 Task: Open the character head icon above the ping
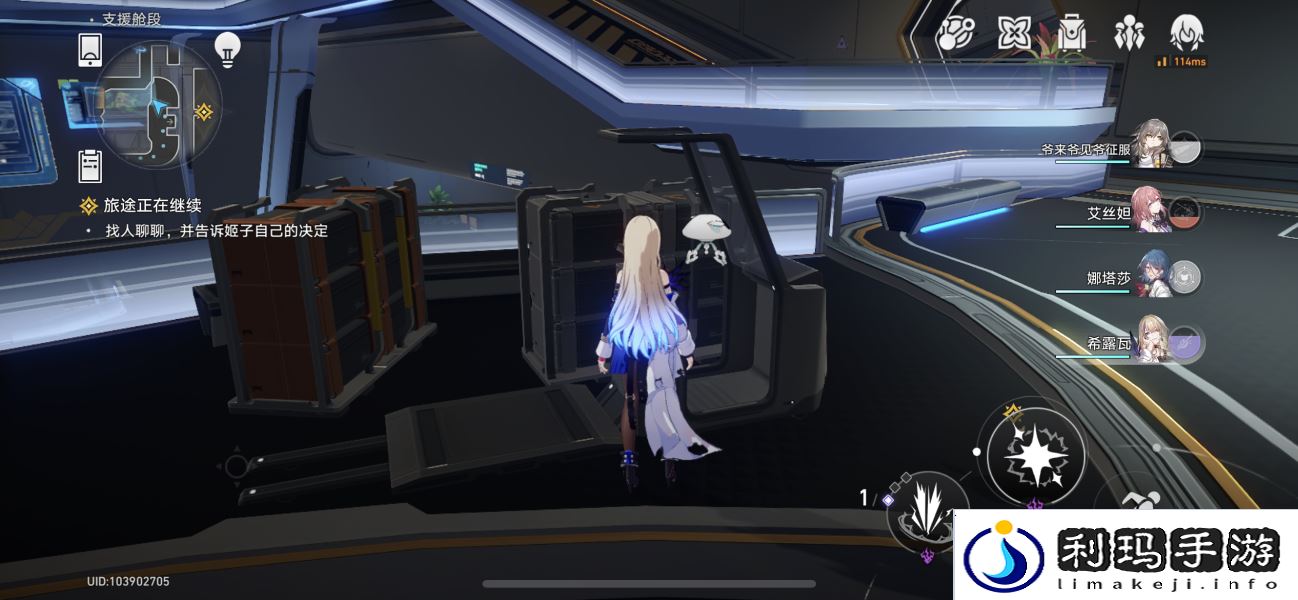coord(1187,34)
